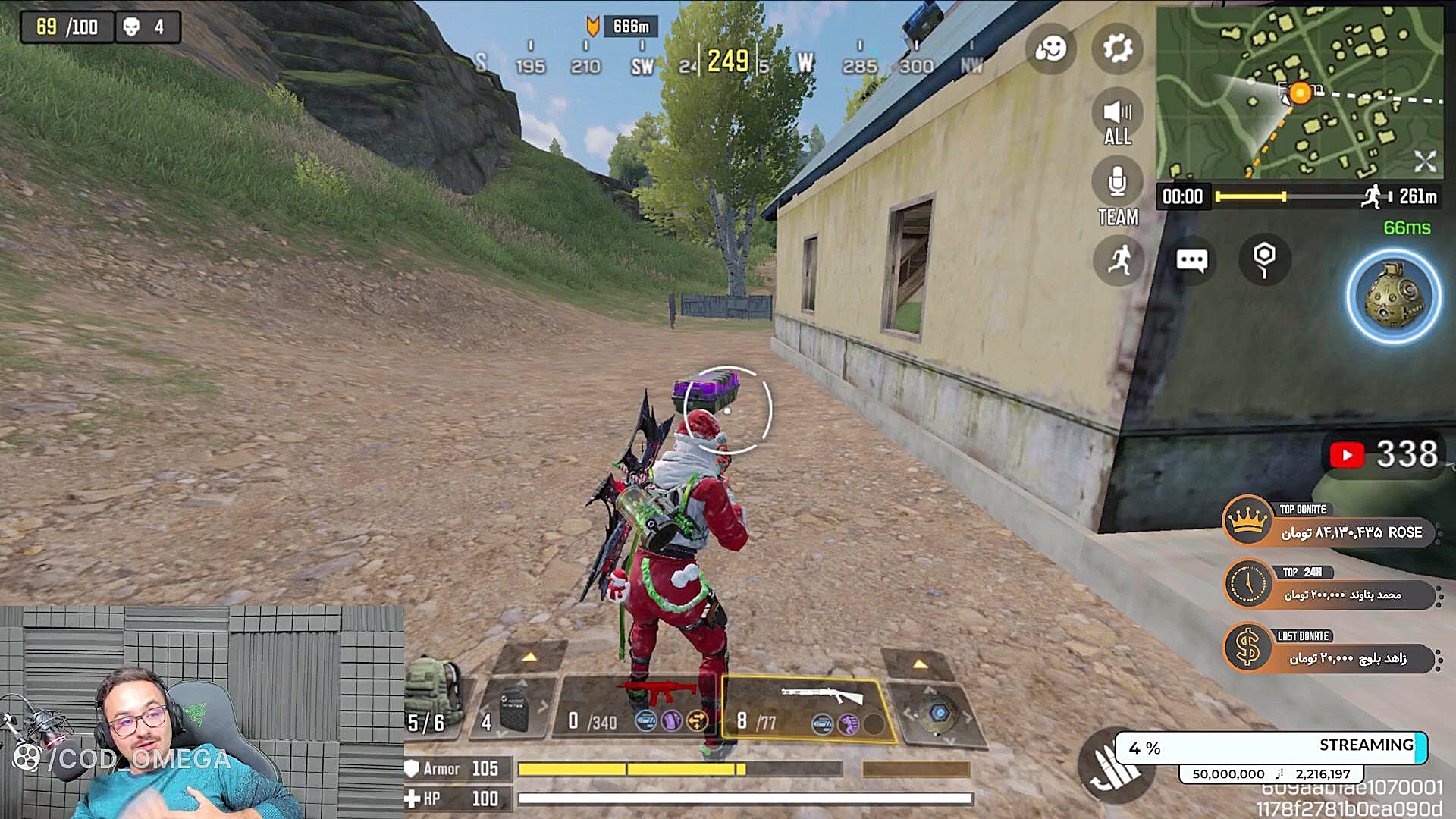
Task: Open the emote smiley menu
Action: tap(1050, 49)
